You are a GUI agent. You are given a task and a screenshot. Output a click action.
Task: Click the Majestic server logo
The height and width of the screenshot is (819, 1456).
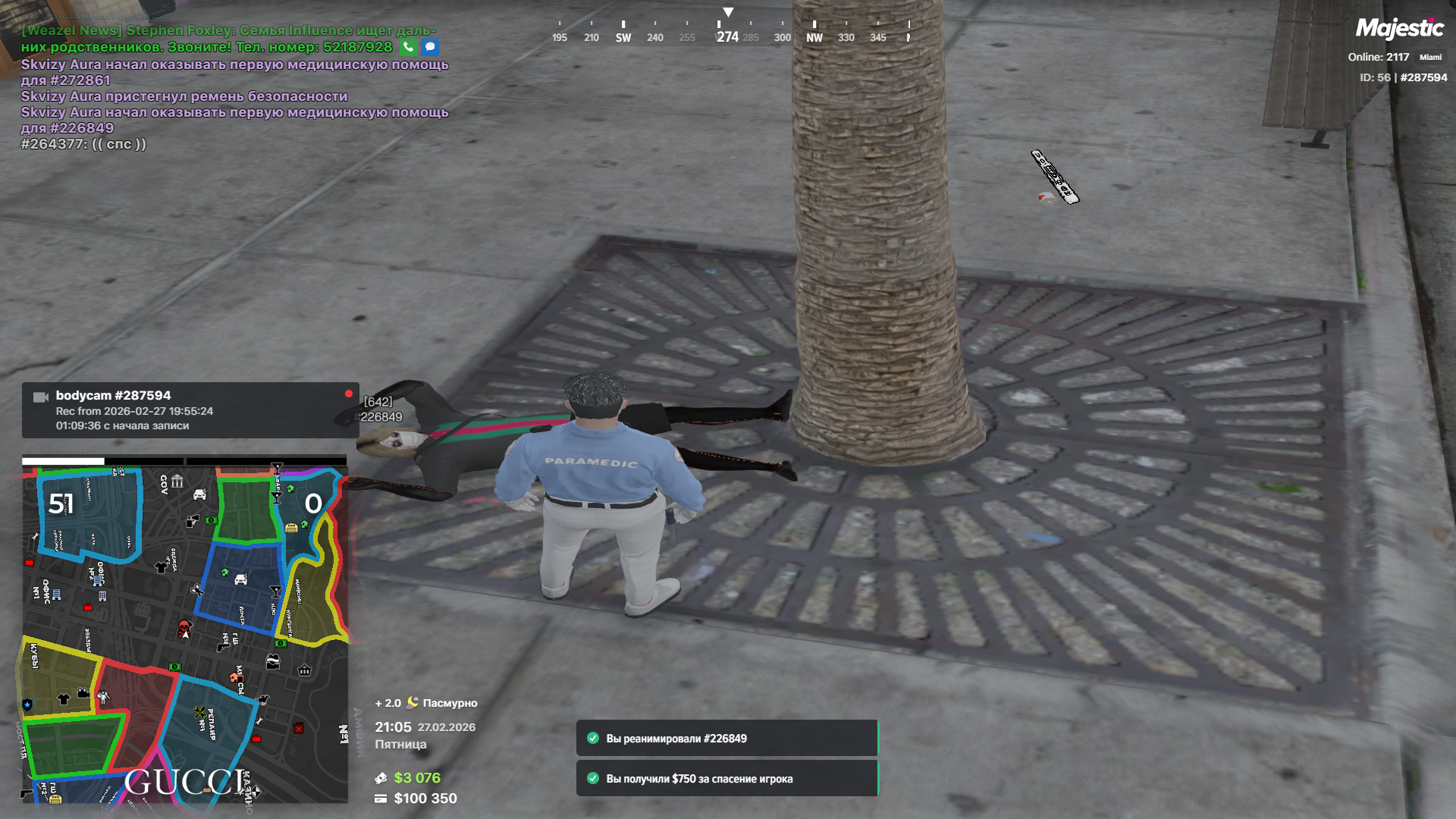click(1399, 29)
